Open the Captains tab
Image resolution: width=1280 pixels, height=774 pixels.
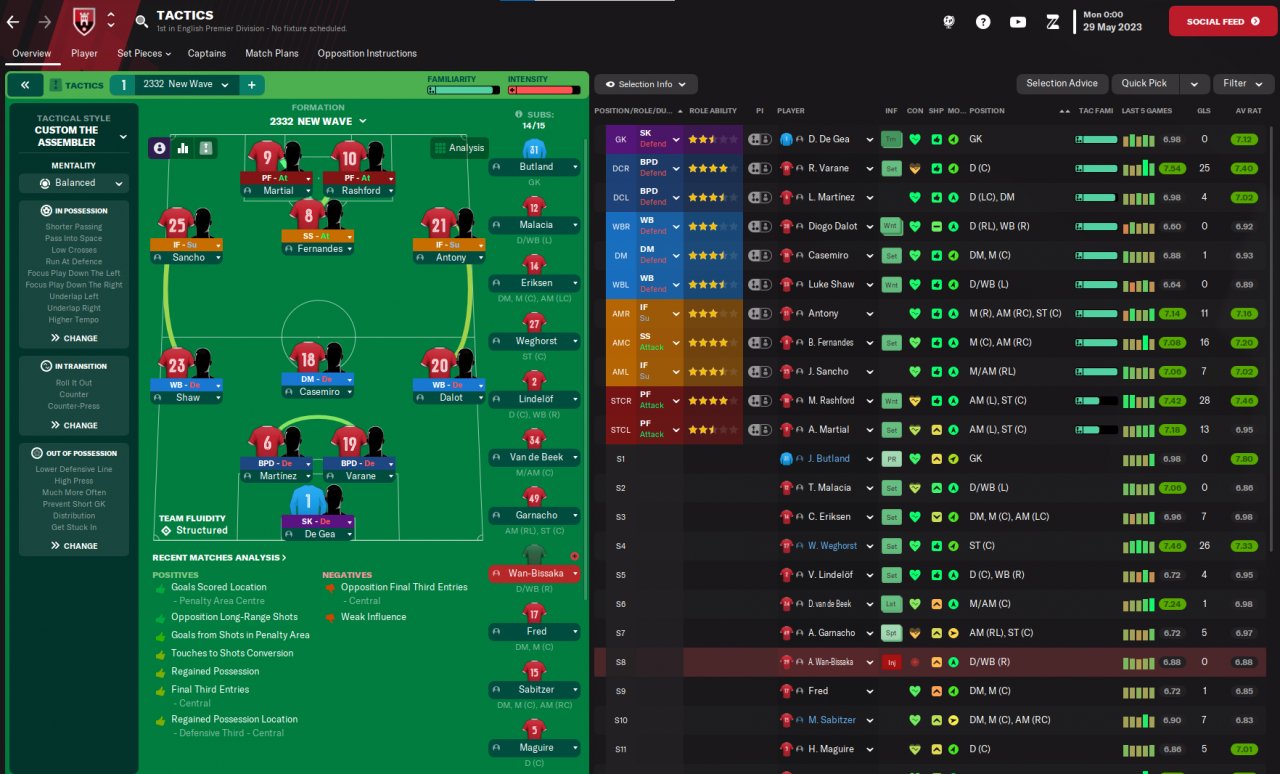(207, 53)
